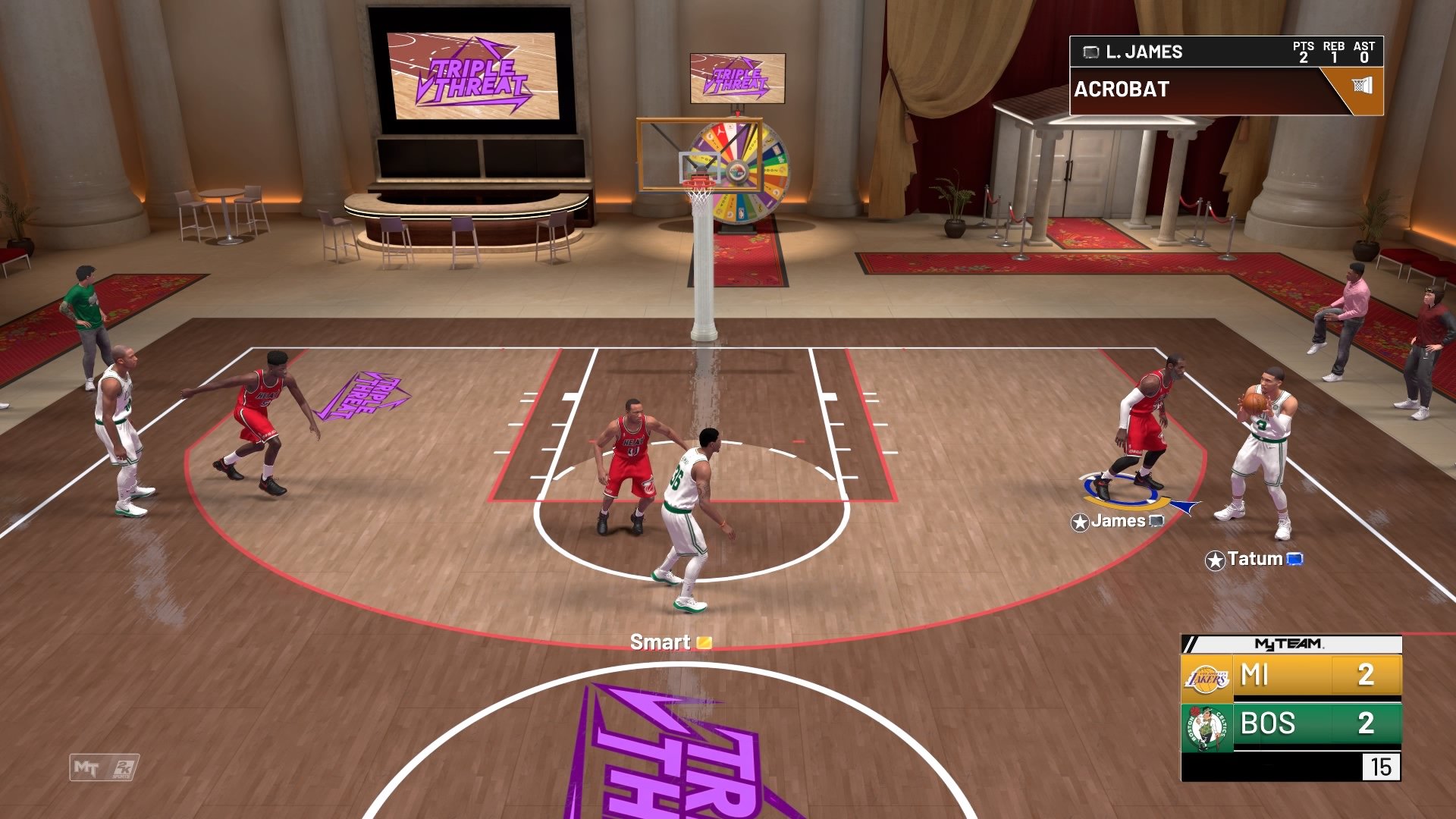Click the blue monitor icon next to Tatum

point(1295,560)
